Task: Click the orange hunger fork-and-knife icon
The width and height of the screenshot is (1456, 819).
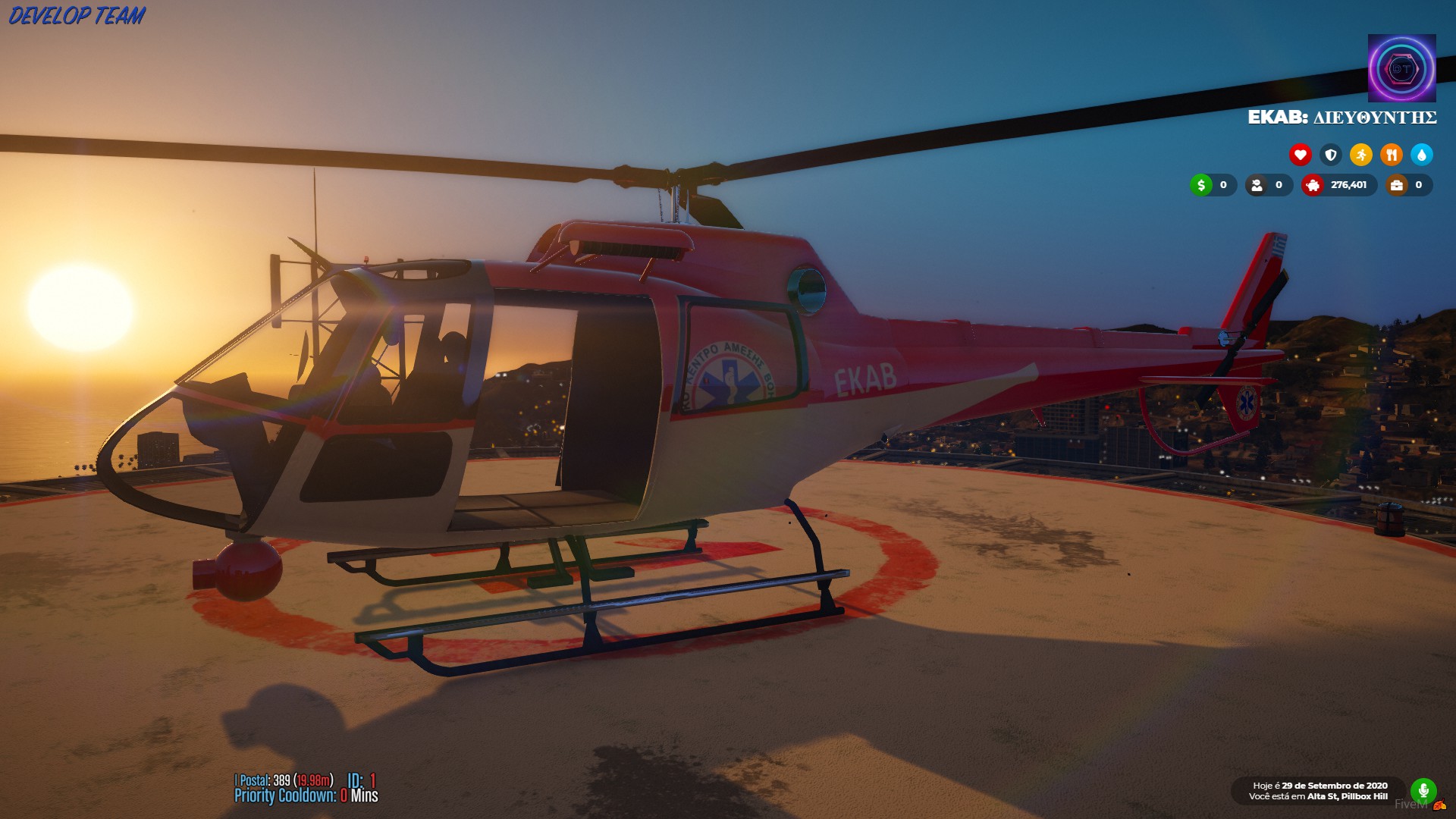Action: pos(1392,154)
